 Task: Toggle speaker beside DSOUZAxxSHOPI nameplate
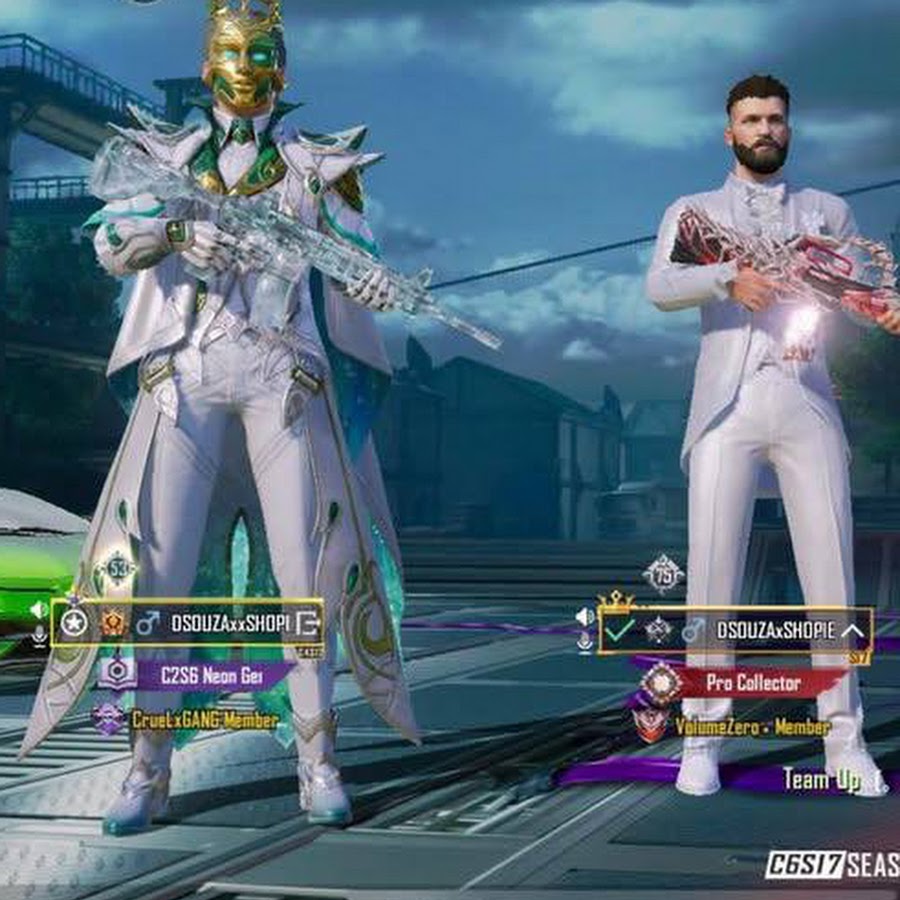(39, 609)
